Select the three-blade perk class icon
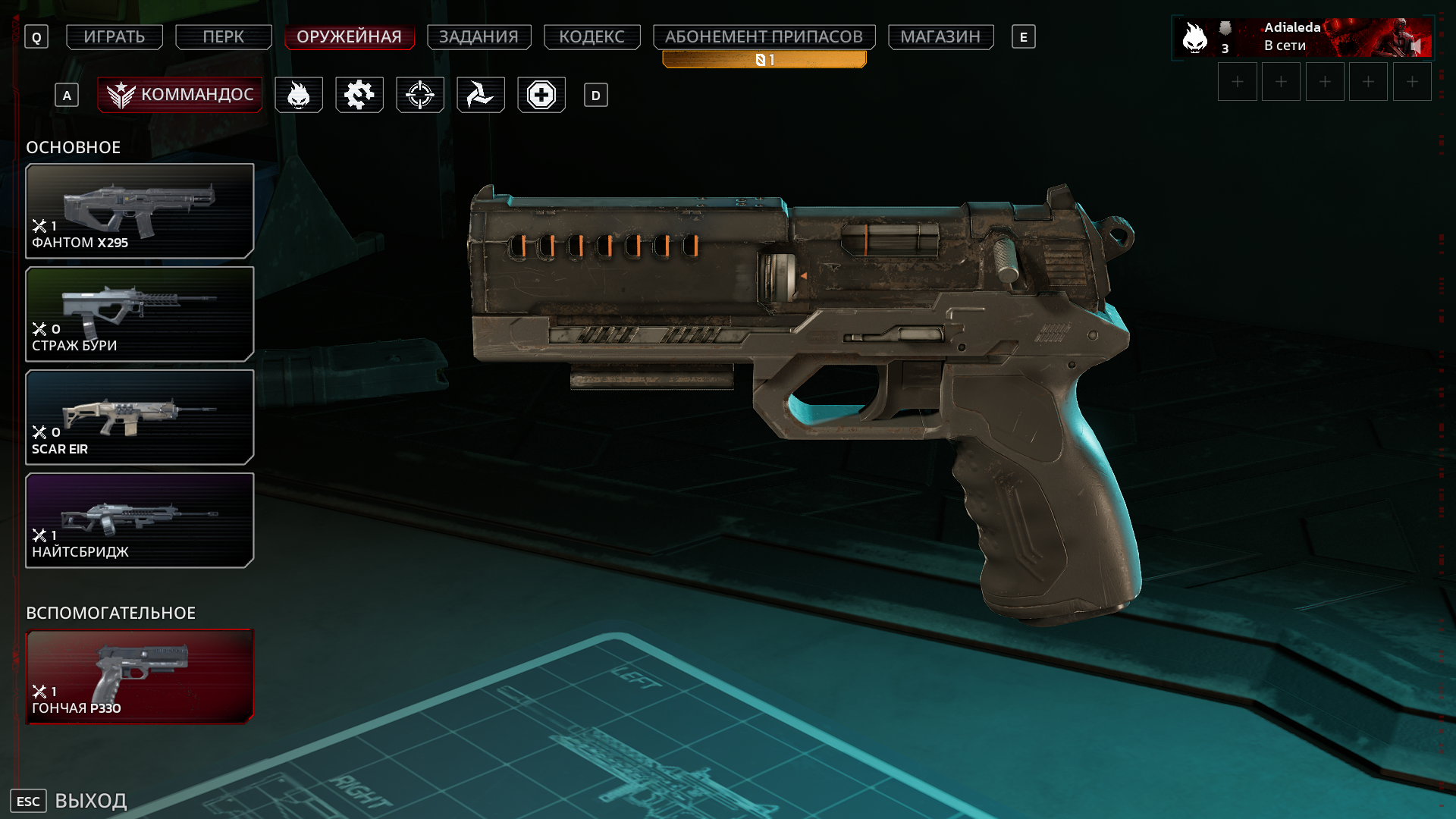The image size is (1456, 819). (481, 95)
